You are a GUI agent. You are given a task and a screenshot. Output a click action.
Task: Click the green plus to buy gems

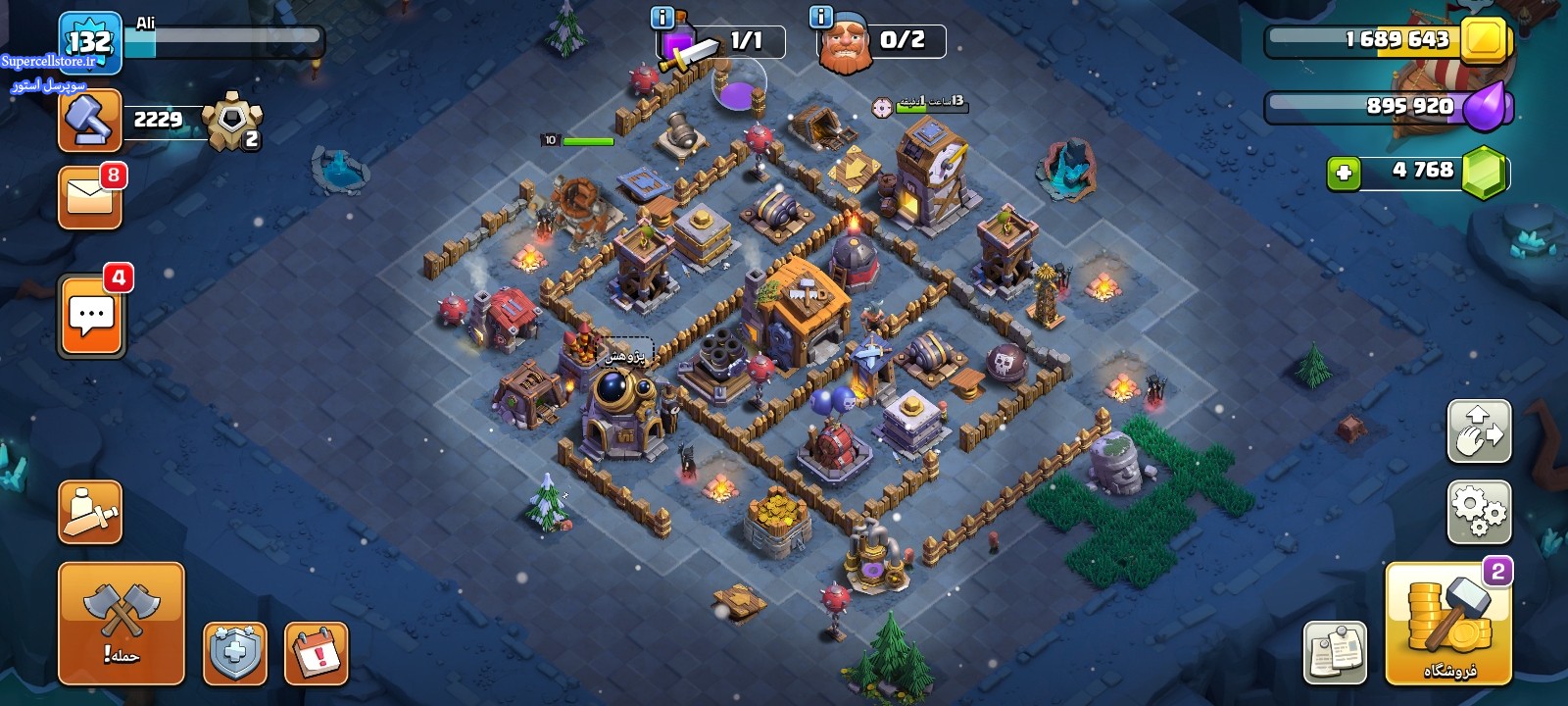tap(1344, 174)
